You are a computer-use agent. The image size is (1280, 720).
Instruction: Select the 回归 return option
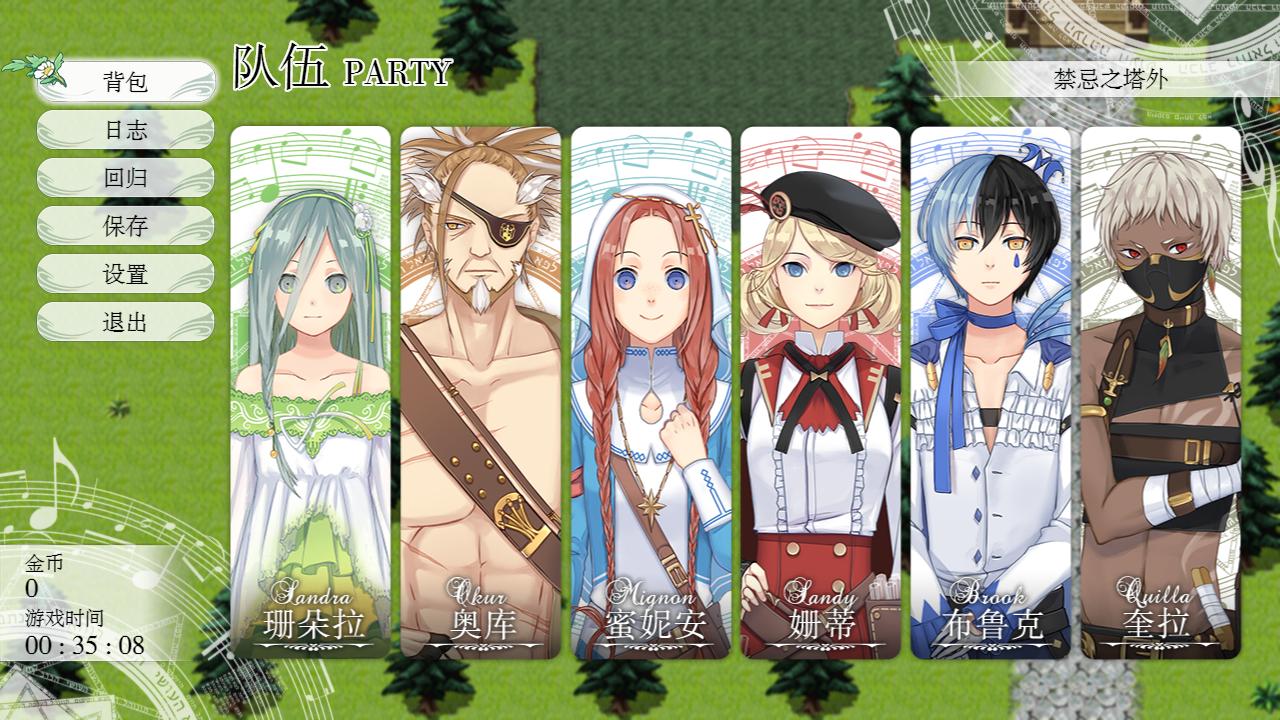(125, 178)
